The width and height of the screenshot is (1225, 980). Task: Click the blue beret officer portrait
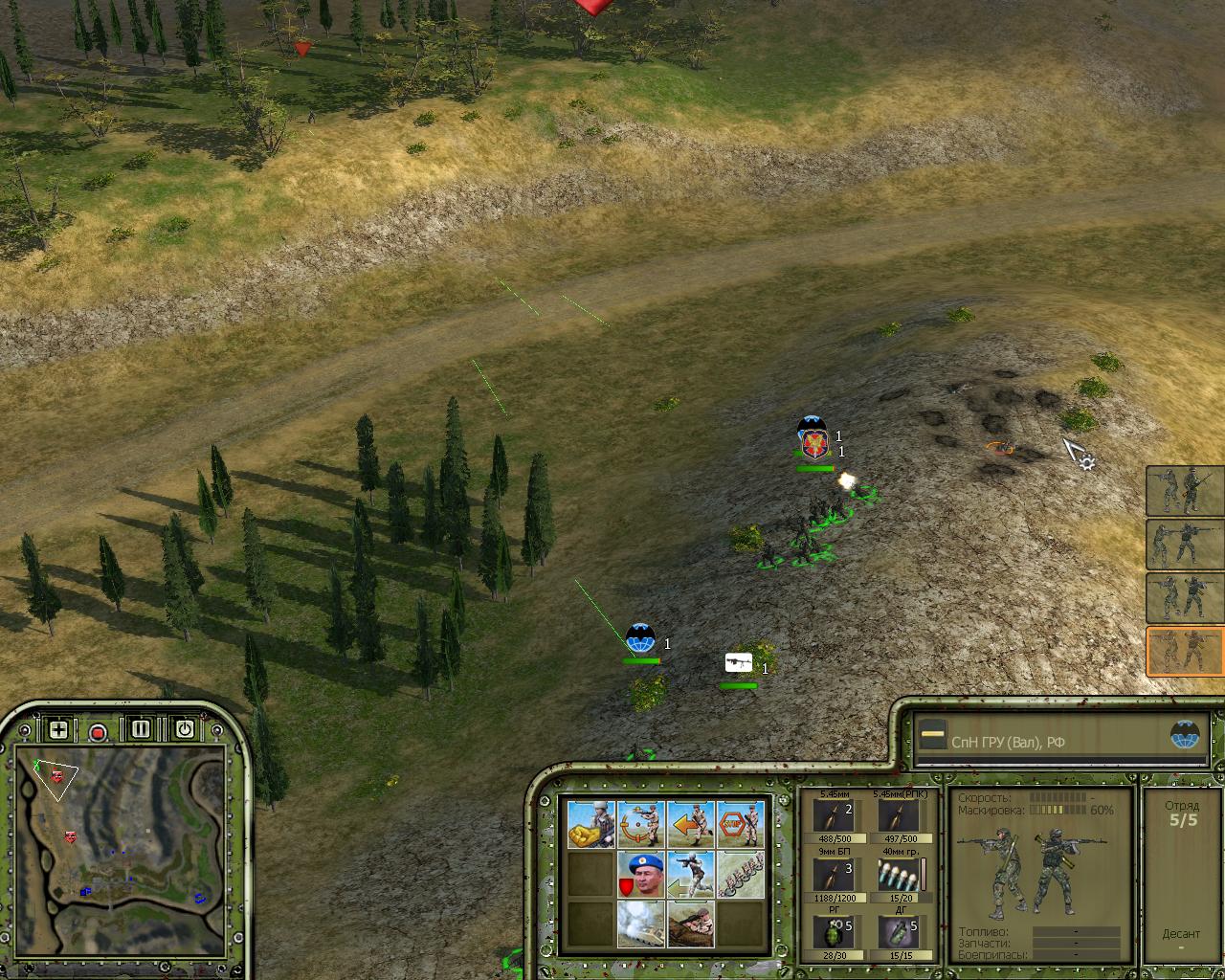coord(640,874)
